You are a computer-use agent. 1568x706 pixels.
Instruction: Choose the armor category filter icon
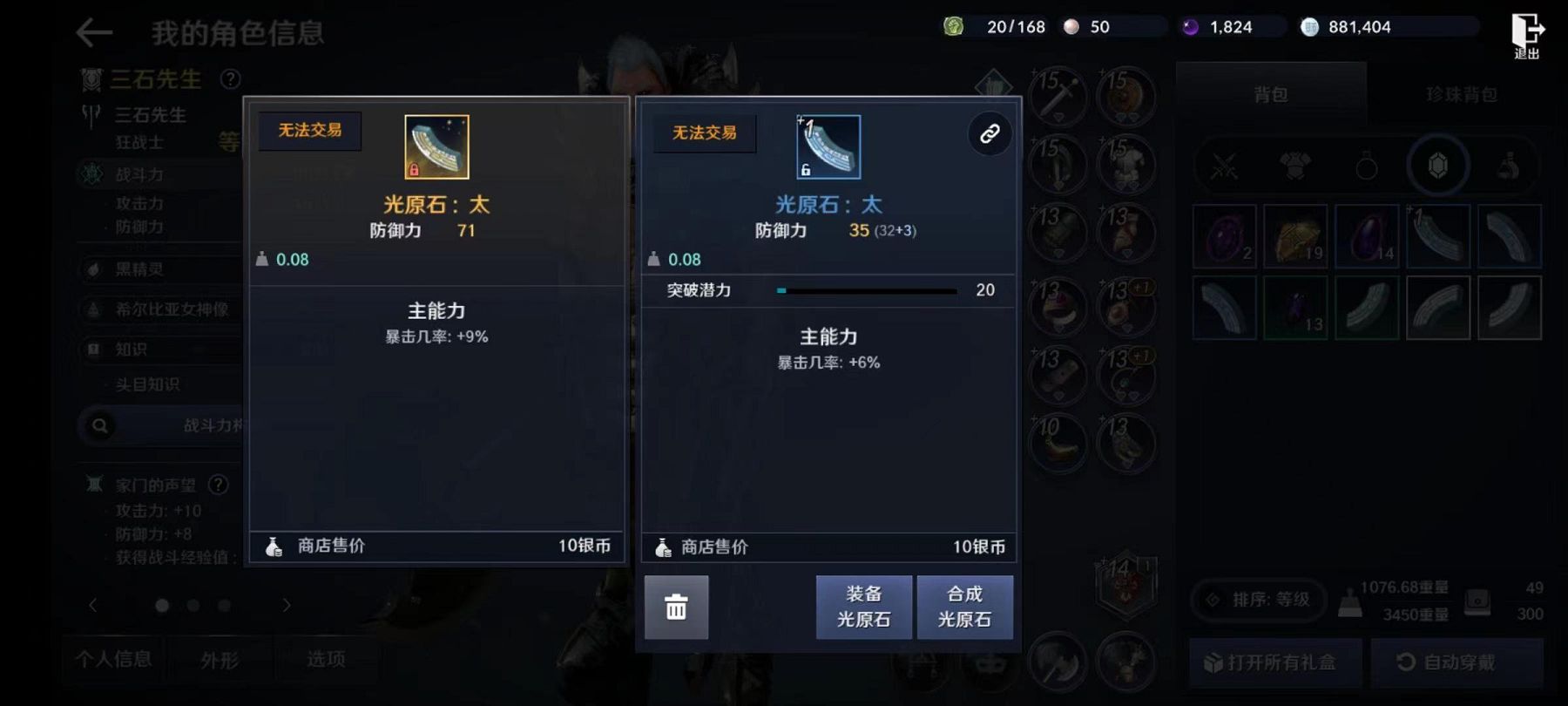click(1295, 166)
